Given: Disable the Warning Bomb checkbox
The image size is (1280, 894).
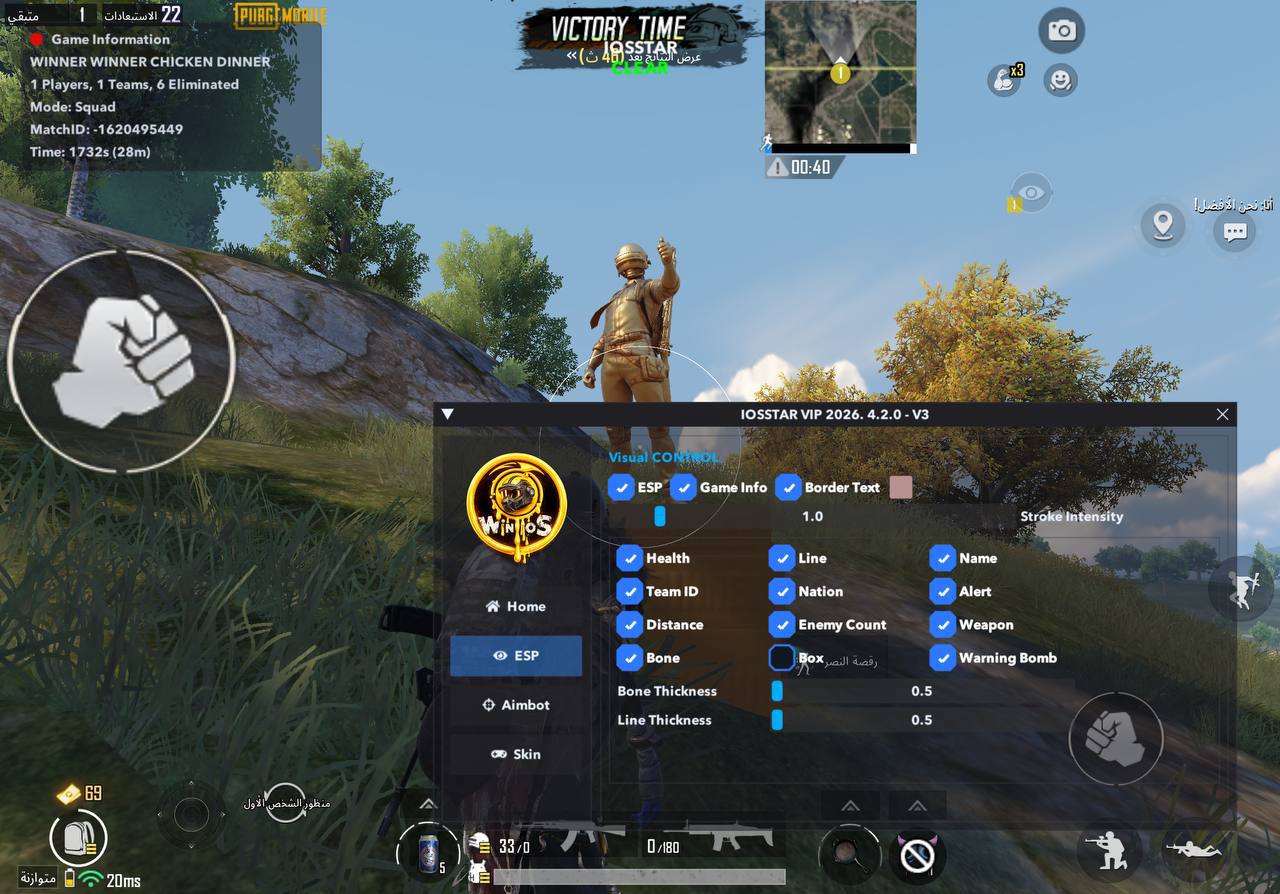Looking at the screenshot, I should pos(943,658).
